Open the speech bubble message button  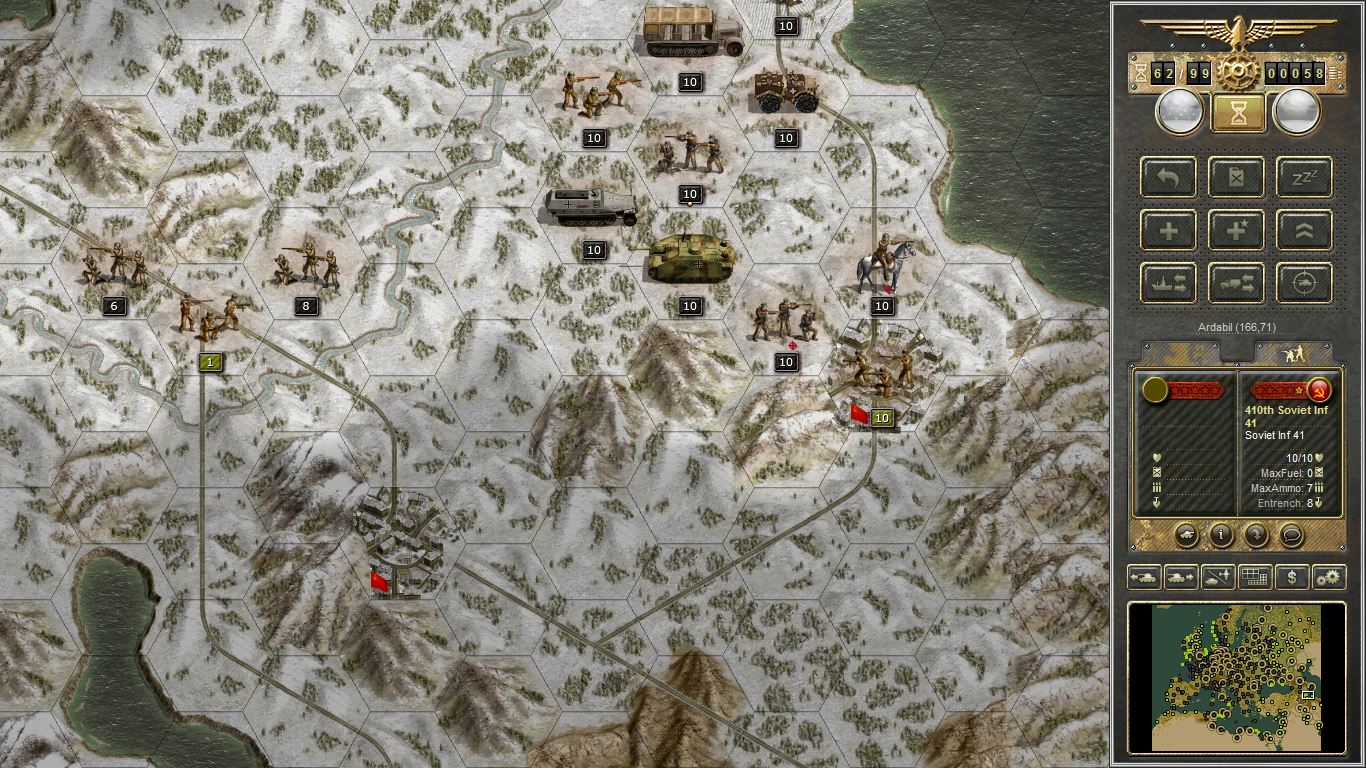coord(1291,534)
